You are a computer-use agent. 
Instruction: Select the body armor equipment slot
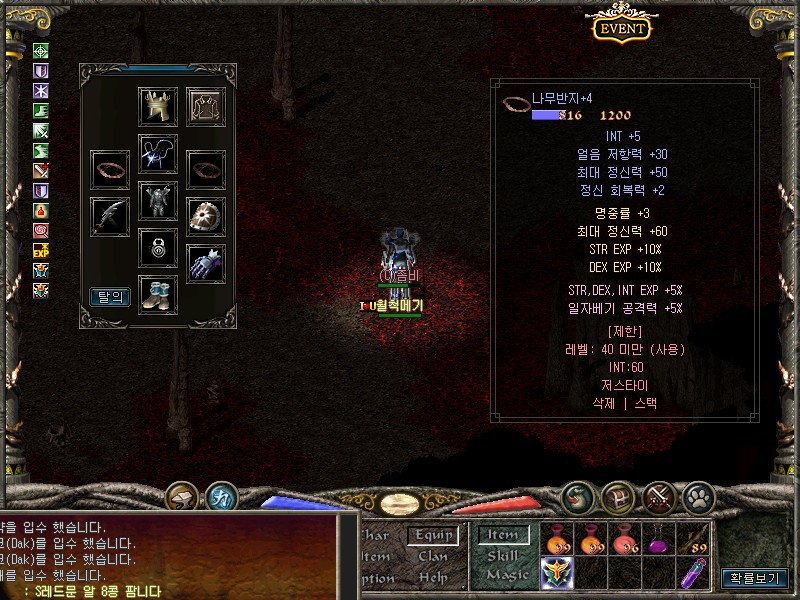(x=158, y=201)
